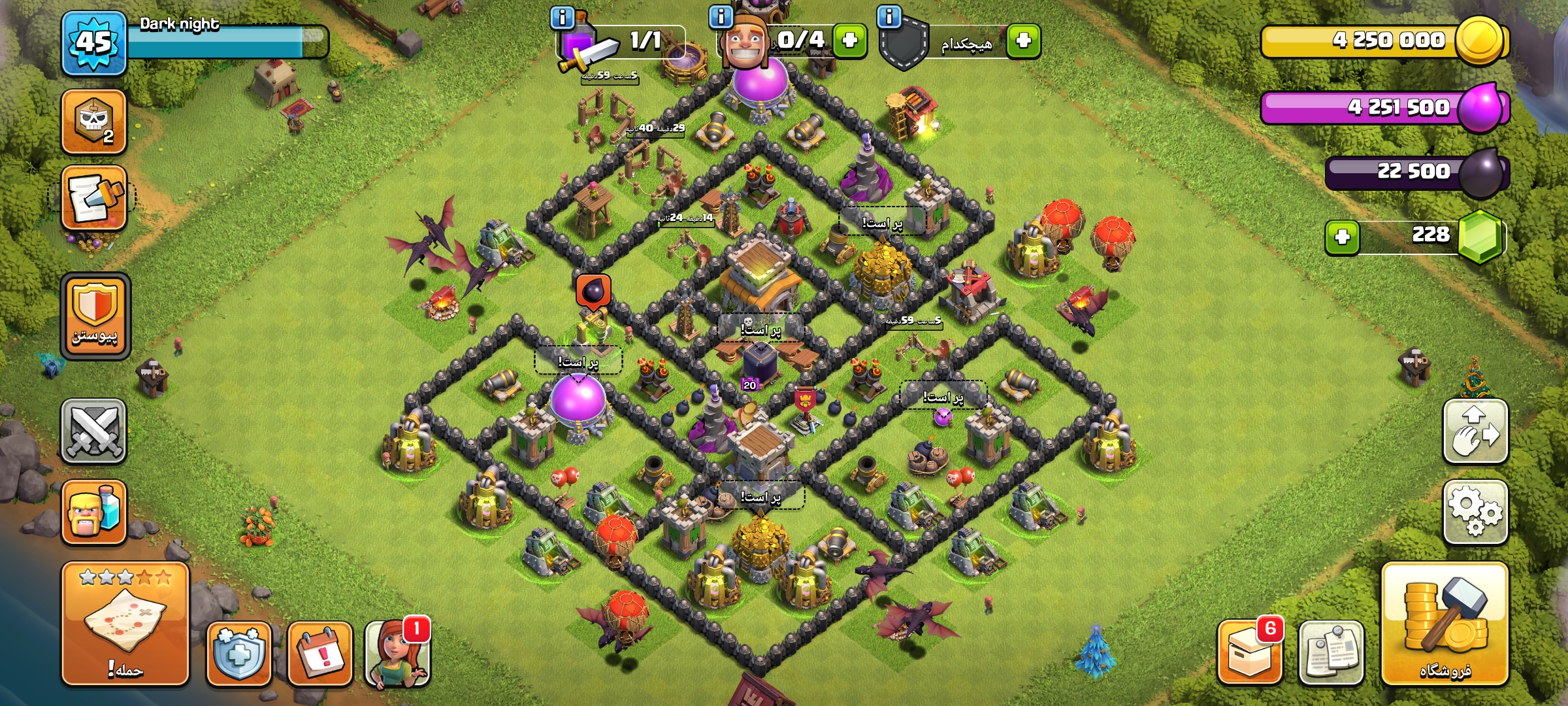Tap the player level 45 badge
This screenshot has height=706, width=1568.
tap(94, 43)
